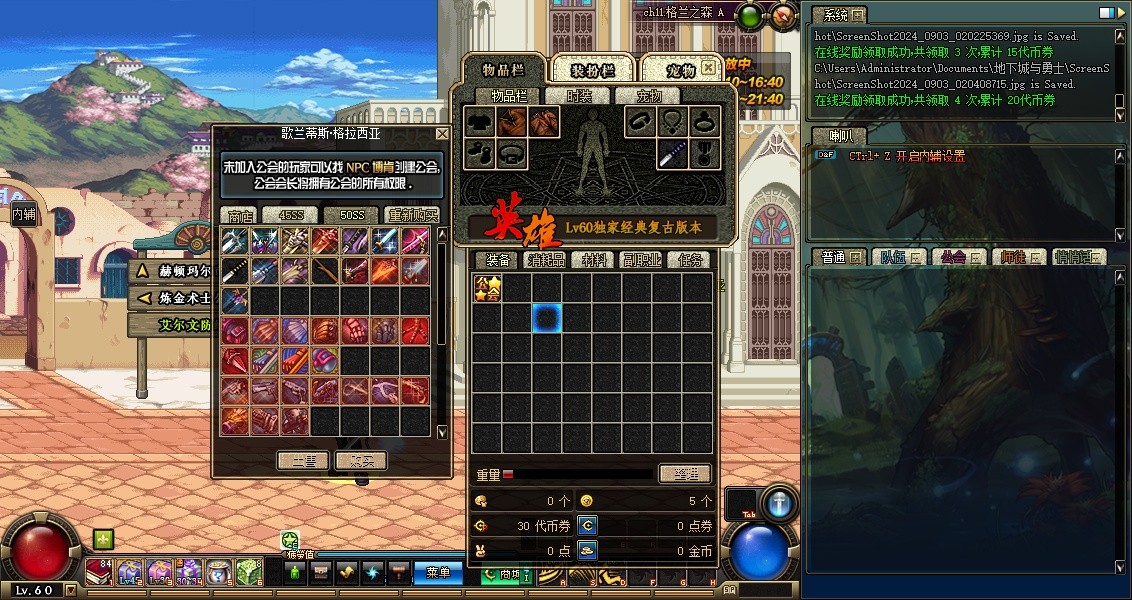Open the 任务 quest items tab
Screen dimensions: 1132x600
pyautogui.click(x=690, y=260)
